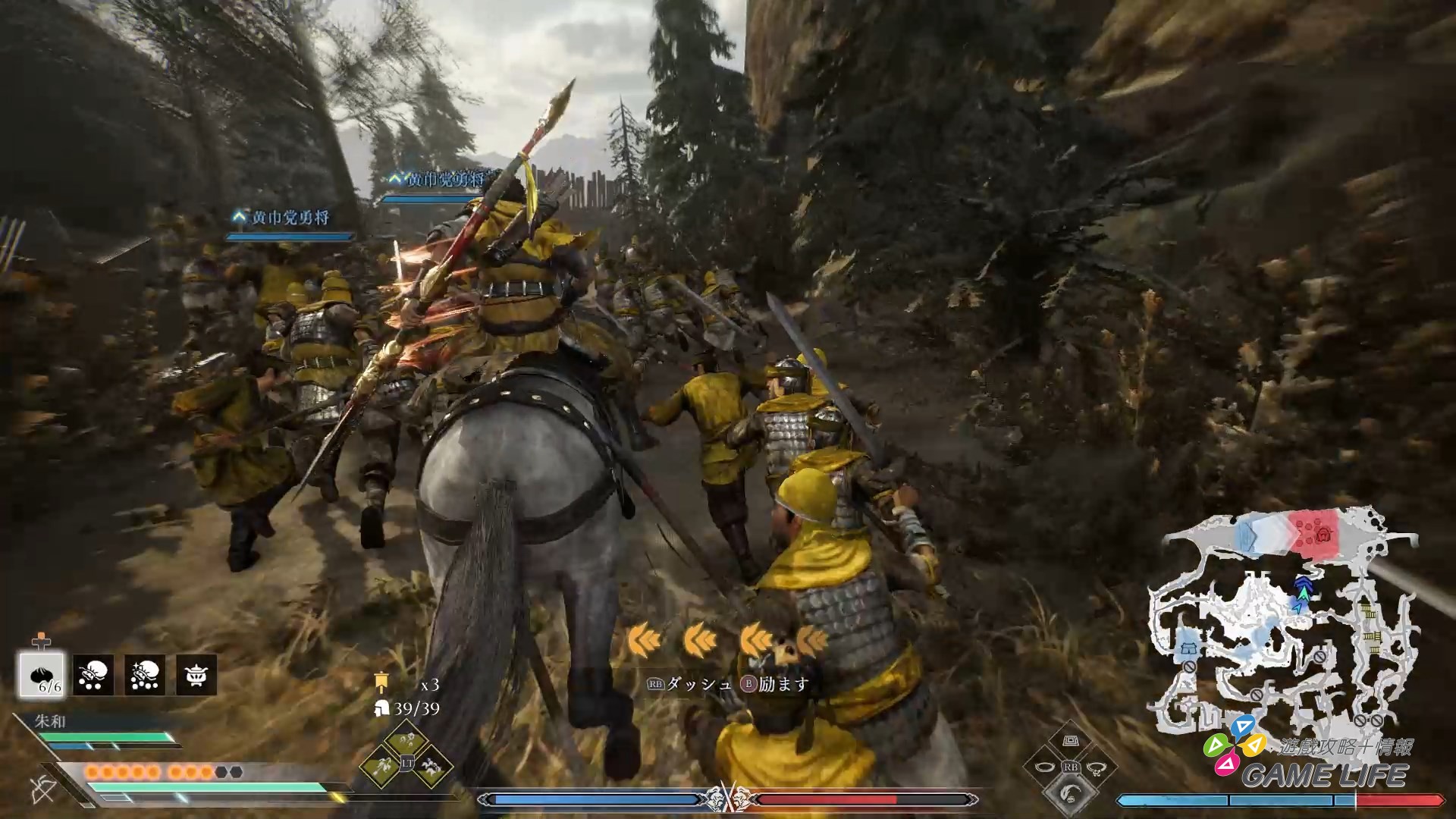This screenshot has width=1456, height=819.
Task: Click the yellow banner flag icon showing x3
Action: pos(381,682)
